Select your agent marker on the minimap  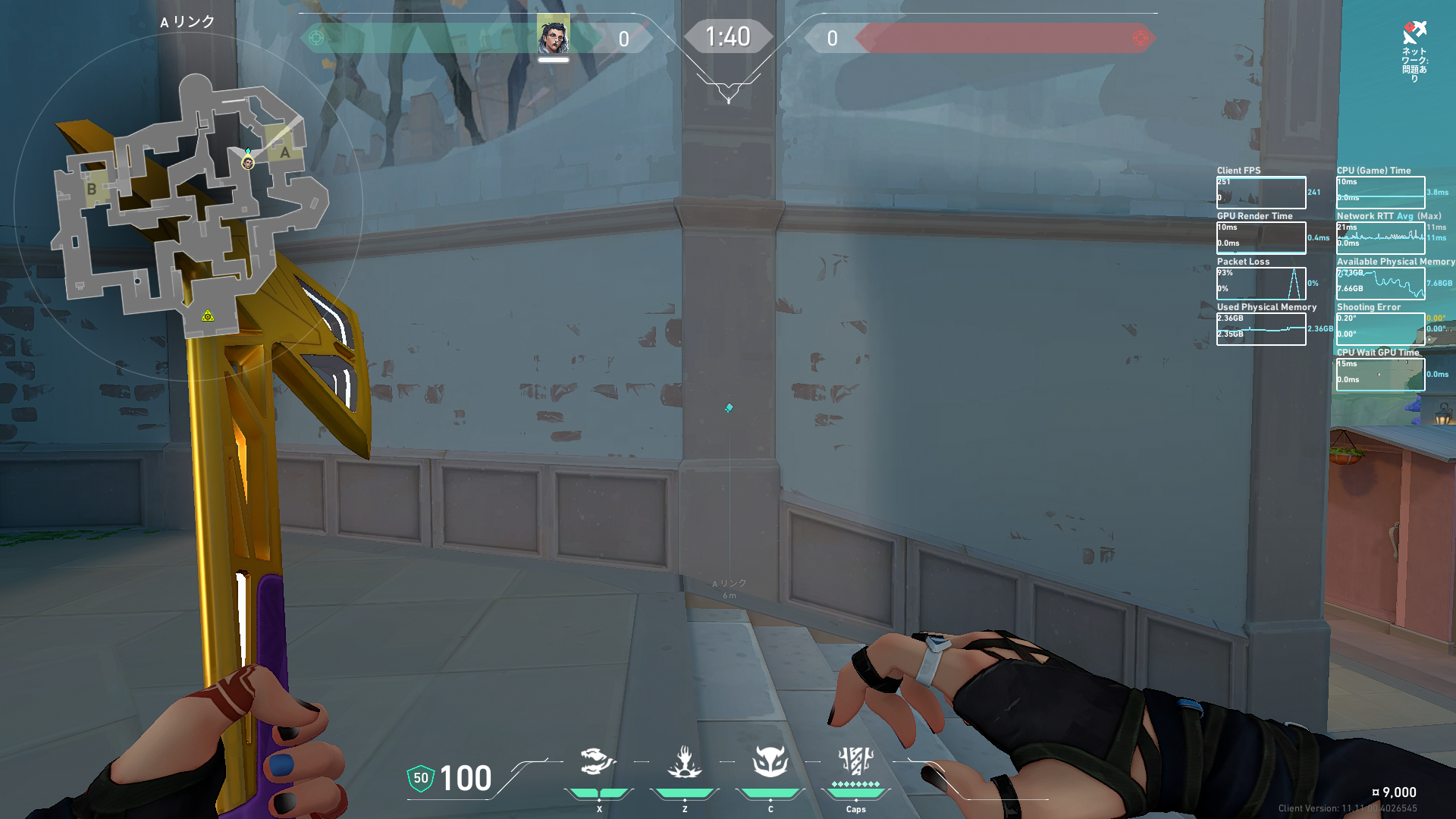pyautogui.click(x=248, y=162)
